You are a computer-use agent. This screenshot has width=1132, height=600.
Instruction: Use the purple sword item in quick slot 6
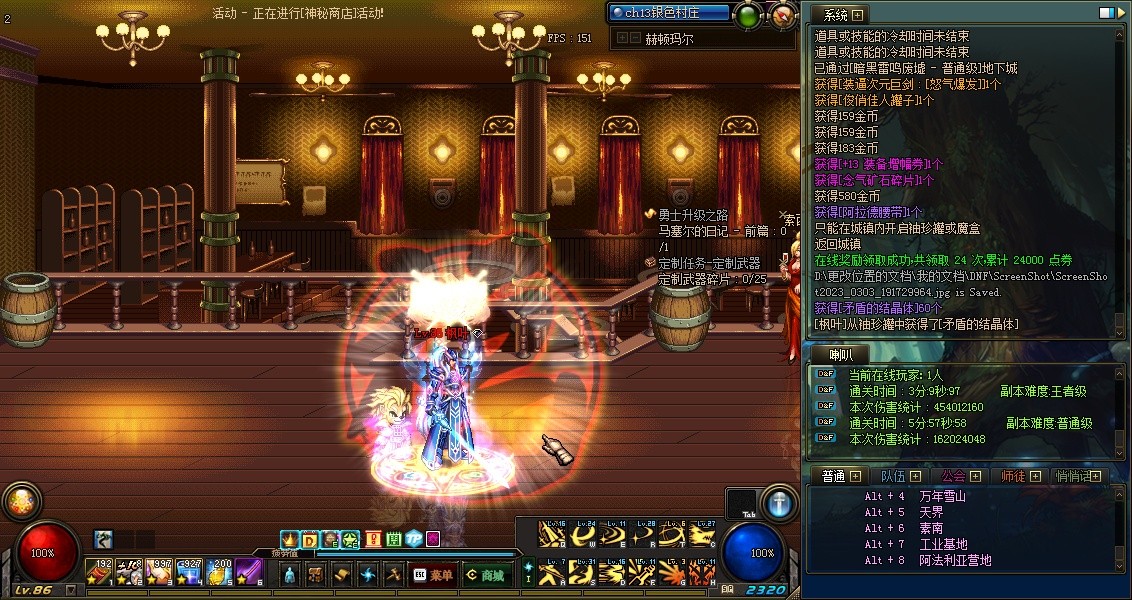[x=248, y=572]
